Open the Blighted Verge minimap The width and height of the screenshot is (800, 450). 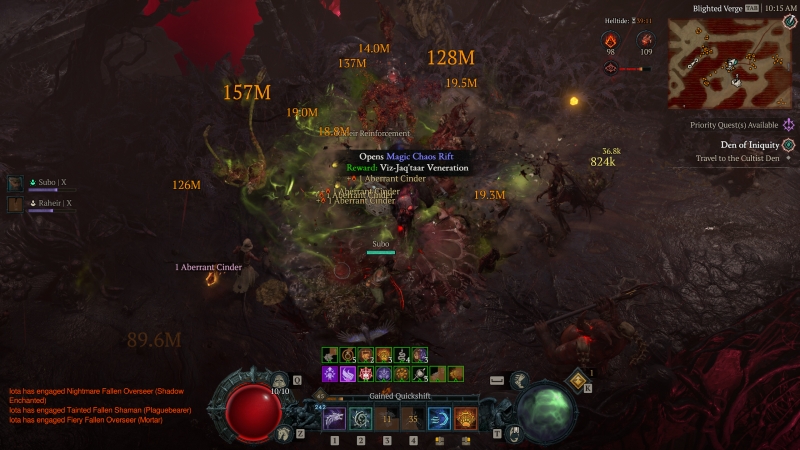coord(732,63)
